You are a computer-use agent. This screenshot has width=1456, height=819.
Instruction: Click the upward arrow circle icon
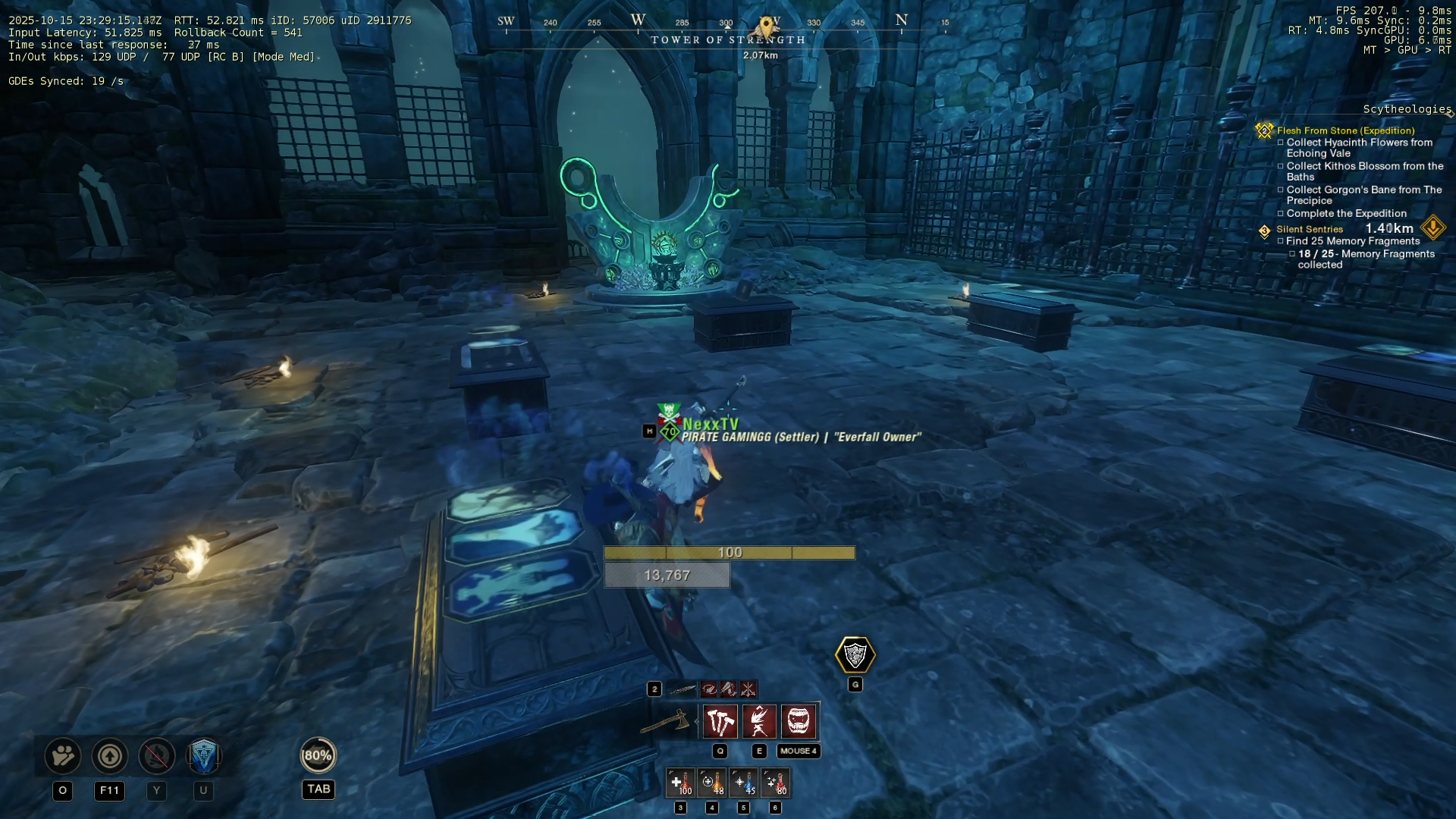click(110, 756)
